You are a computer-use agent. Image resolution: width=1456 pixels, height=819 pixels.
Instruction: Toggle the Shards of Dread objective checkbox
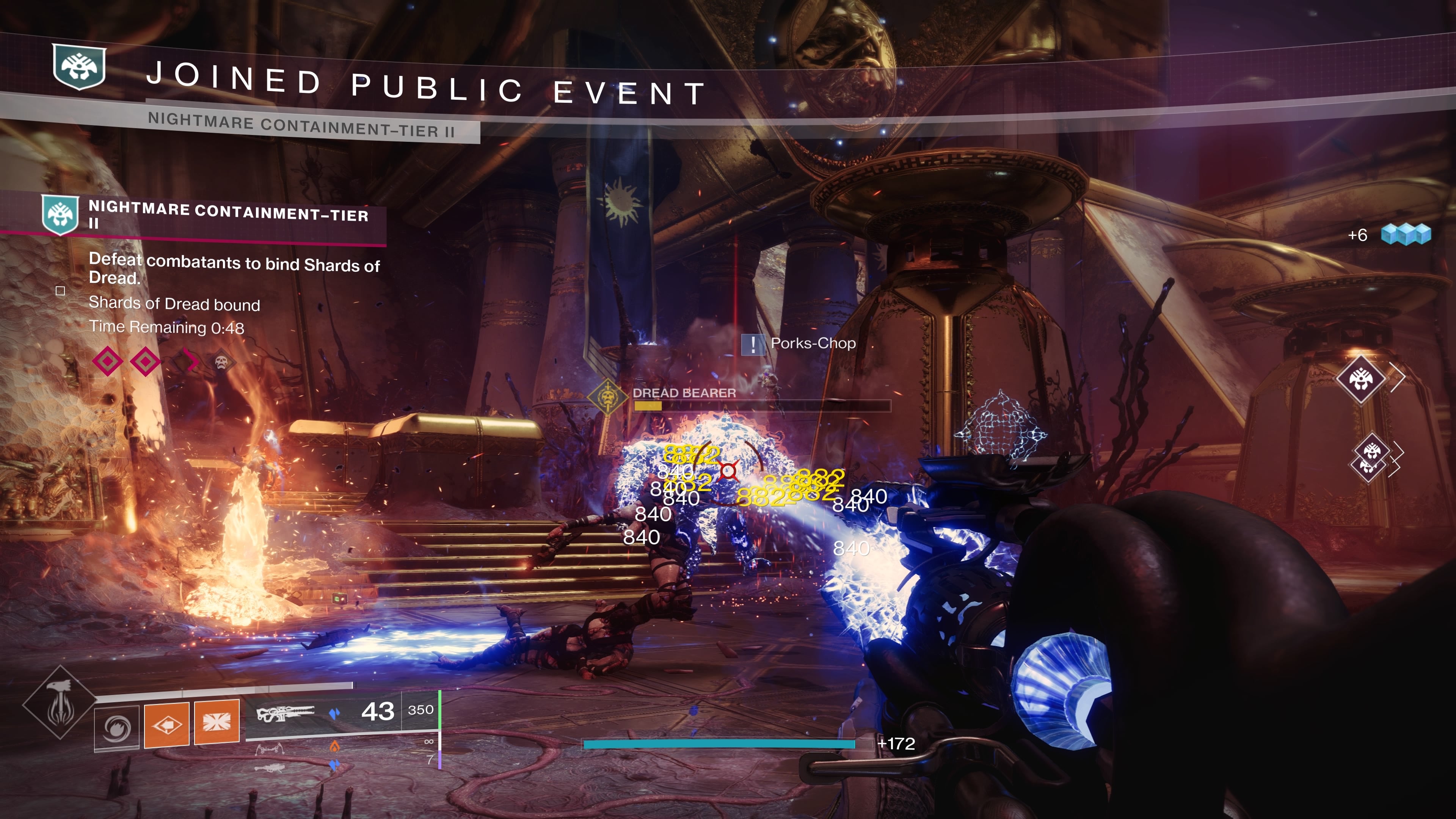pos(61,291)
